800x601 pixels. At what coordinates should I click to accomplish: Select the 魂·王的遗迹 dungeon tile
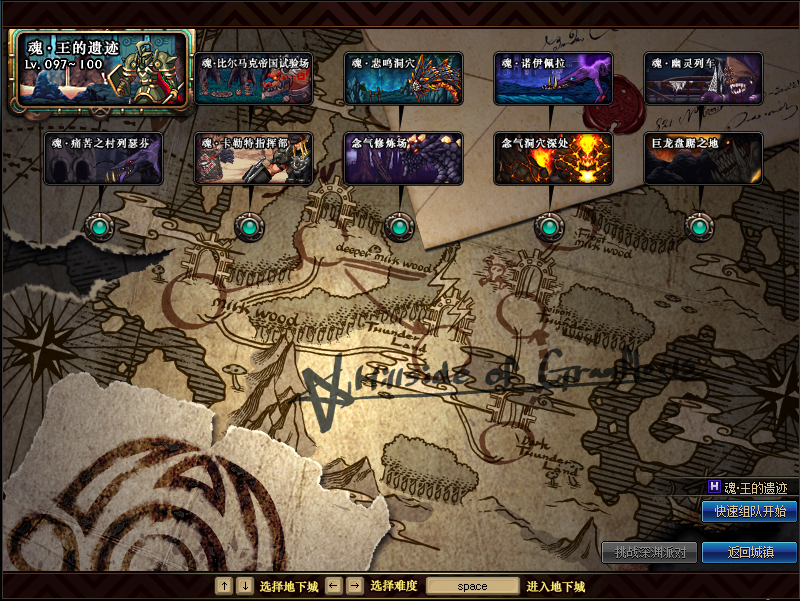click(x=100, y=69)
